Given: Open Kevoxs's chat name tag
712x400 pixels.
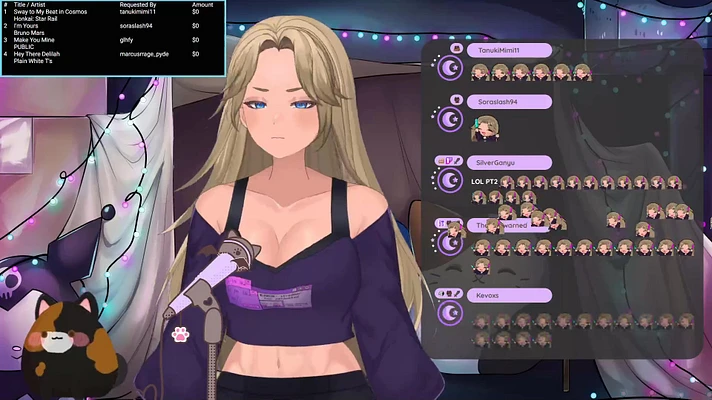Looking at the screenshot, I should click(508, 295).
